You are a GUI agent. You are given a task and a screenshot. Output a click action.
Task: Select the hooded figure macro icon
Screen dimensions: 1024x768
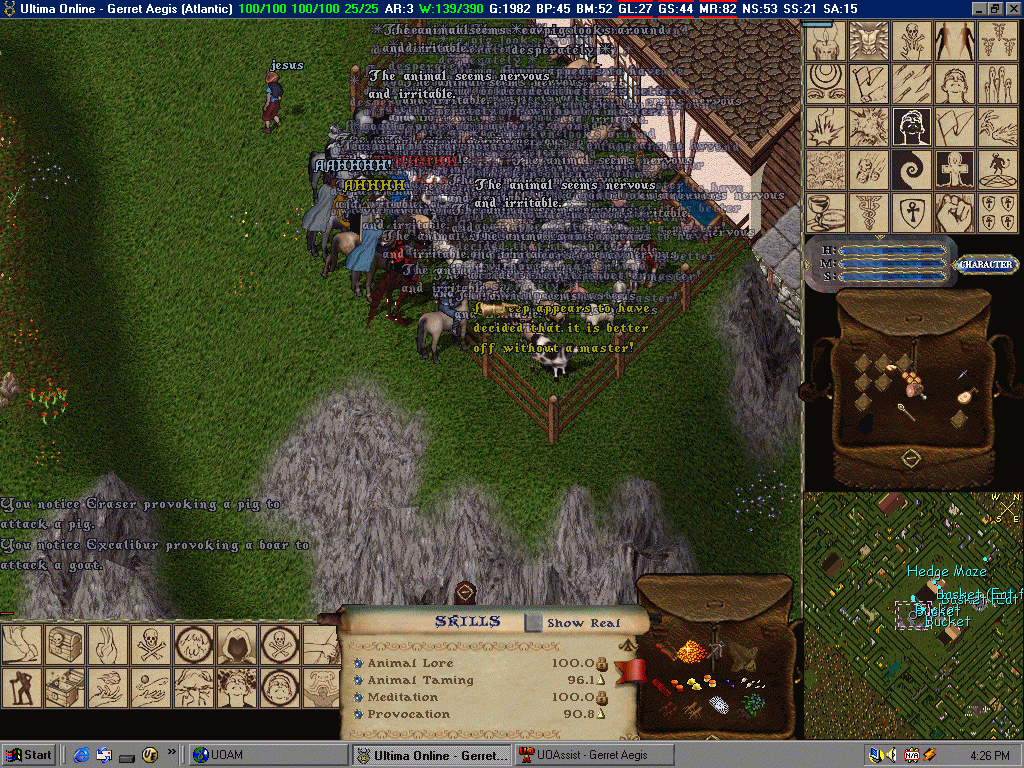tap(237, 645)
